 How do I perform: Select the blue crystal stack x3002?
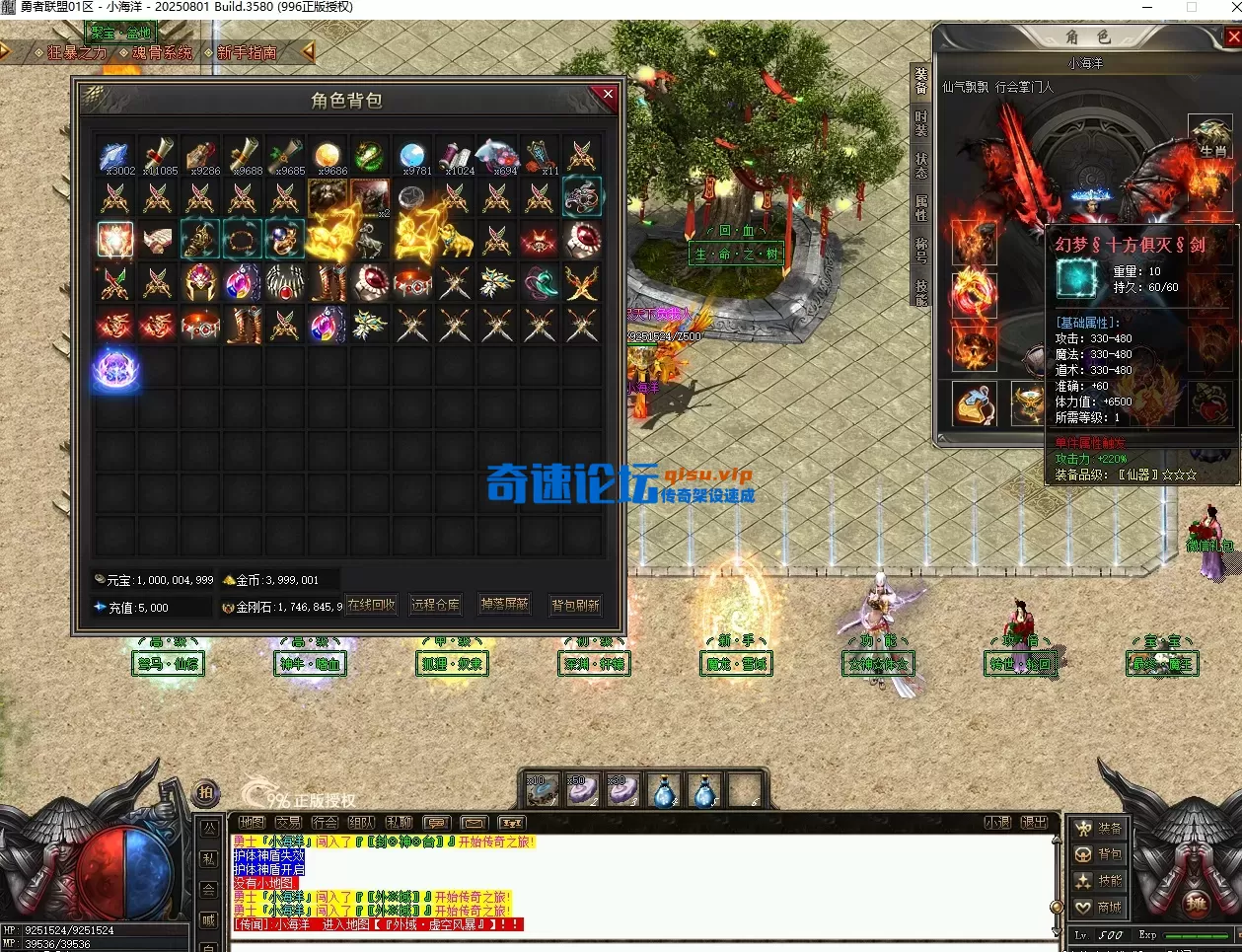[x=115, y=156]
